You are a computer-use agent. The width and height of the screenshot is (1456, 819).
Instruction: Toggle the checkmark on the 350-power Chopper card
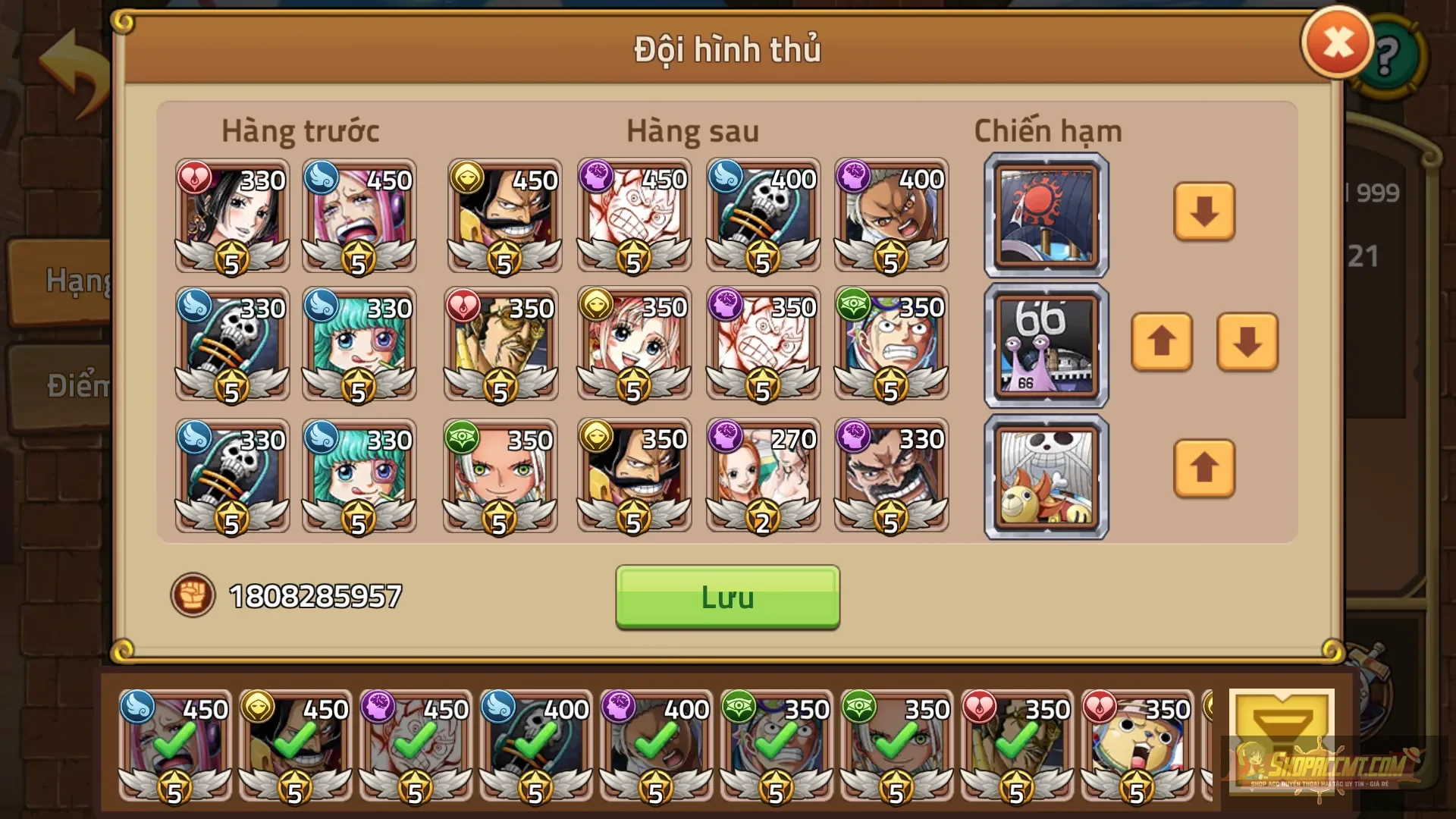pos(1137,747)
